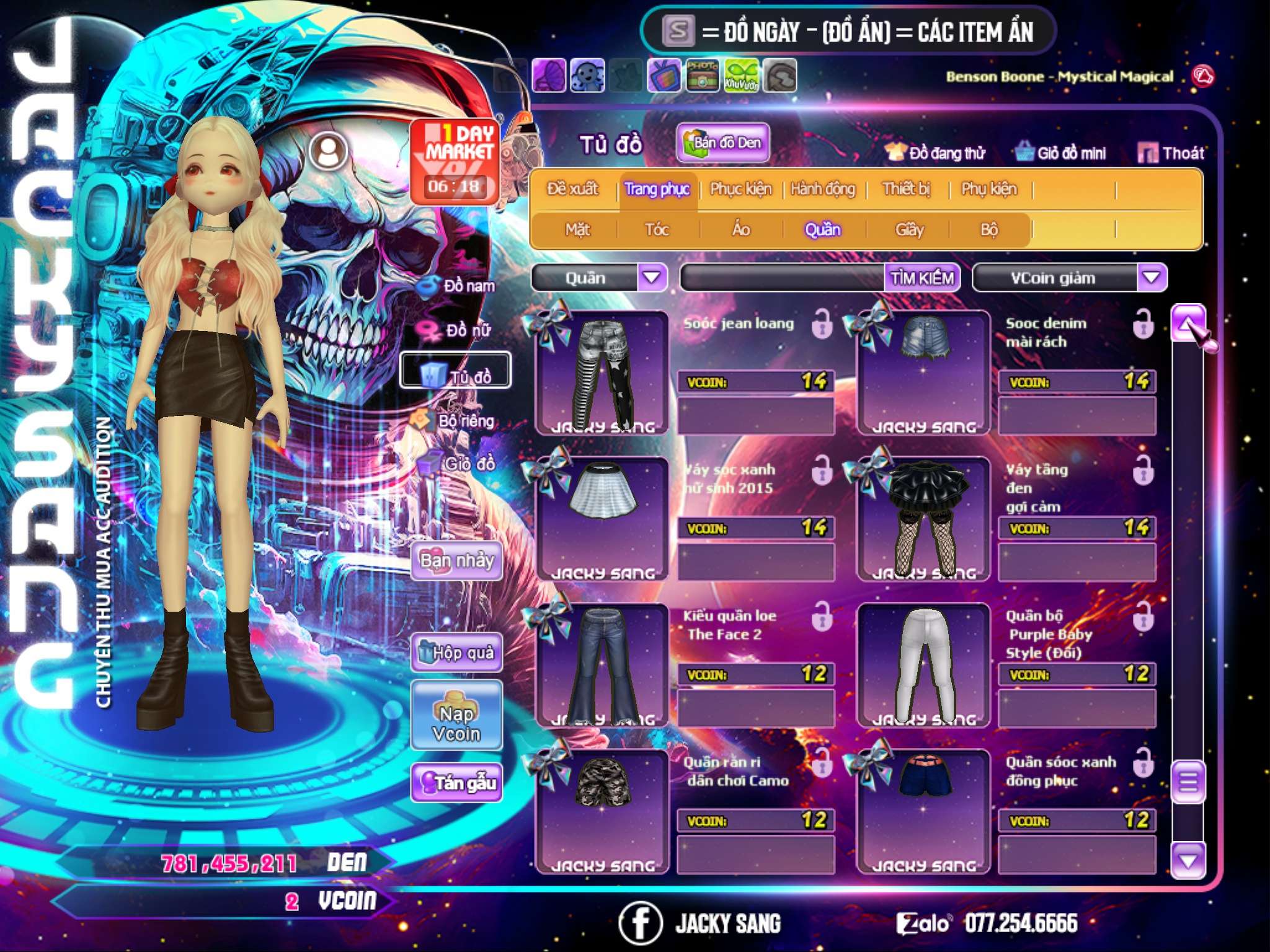
Task: Open the Hộp quà gift box
Action: click(x=457, y=653)
